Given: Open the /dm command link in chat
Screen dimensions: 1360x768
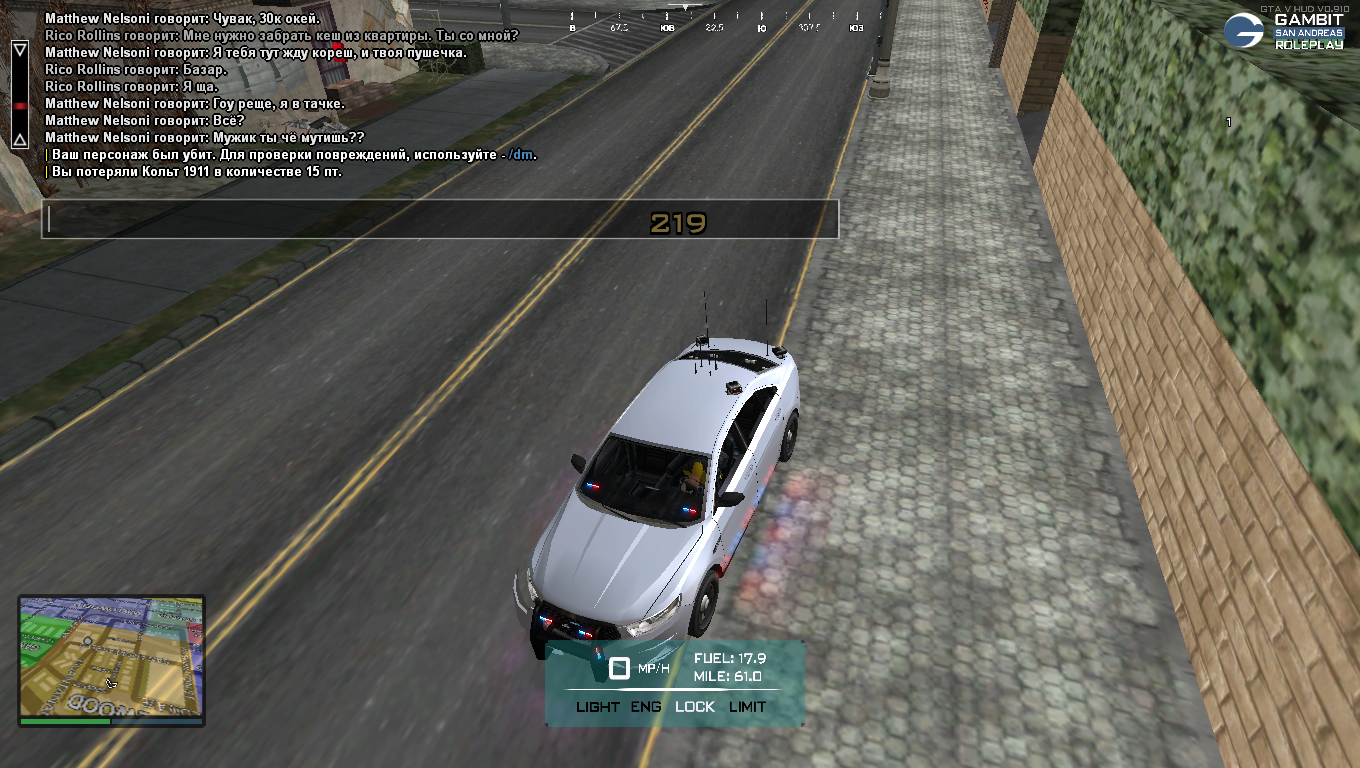Looking at the screenshot, I should 520,155.
